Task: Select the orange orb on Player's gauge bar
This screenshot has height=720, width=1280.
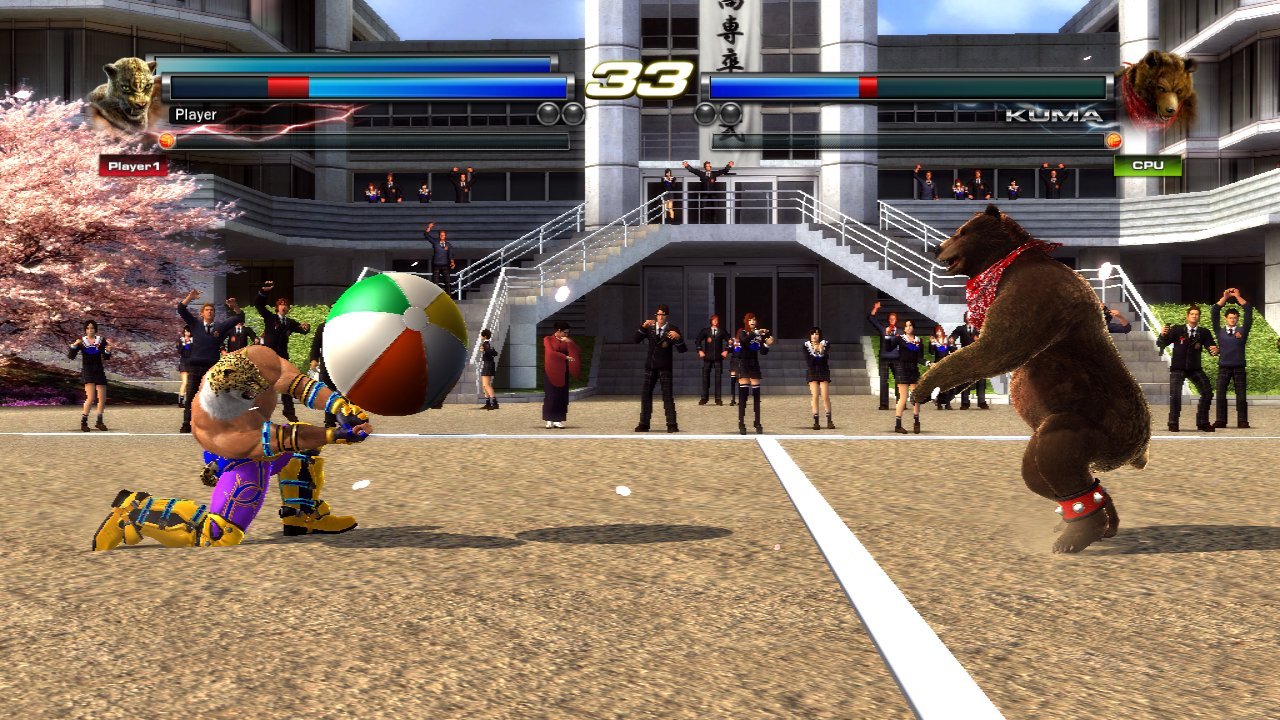Action: (167, 140)
